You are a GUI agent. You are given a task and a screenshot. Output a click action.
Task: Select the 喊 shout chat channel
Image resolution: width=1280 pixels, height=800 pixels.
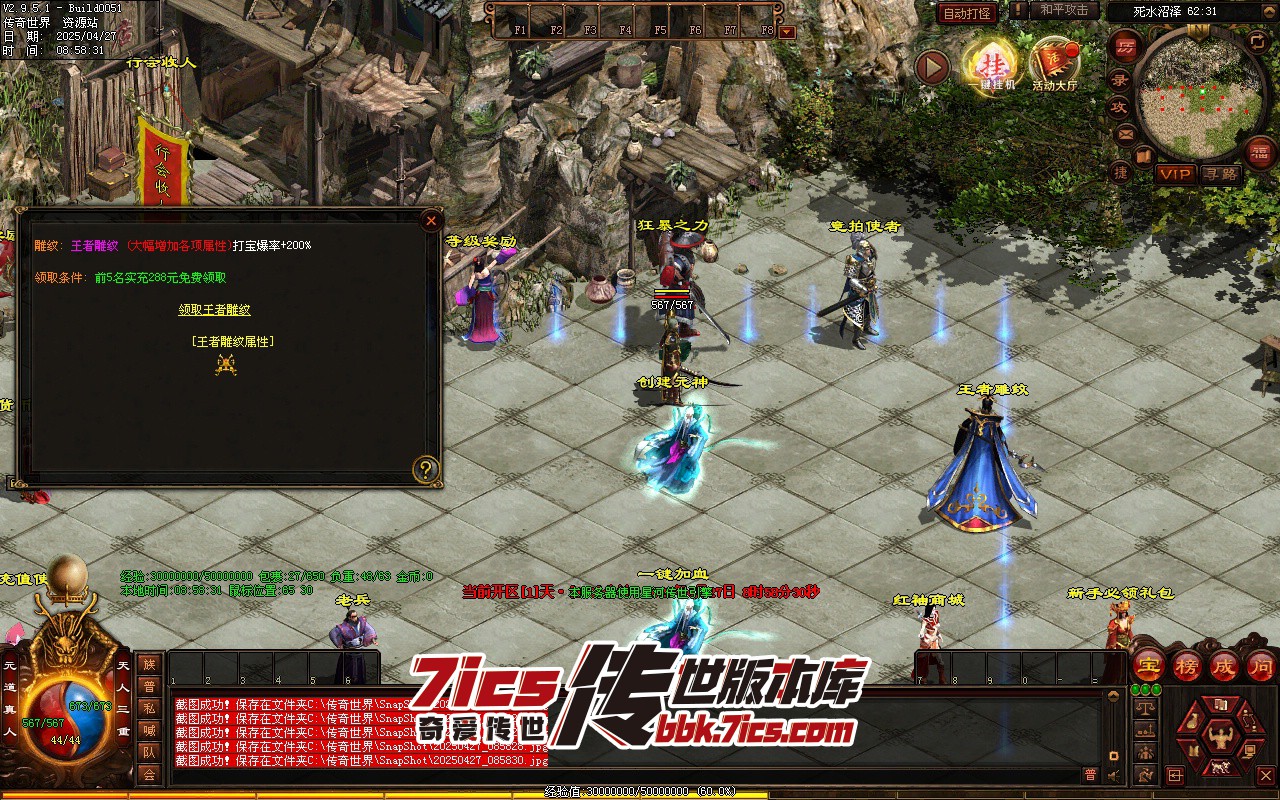click(149, 730)
